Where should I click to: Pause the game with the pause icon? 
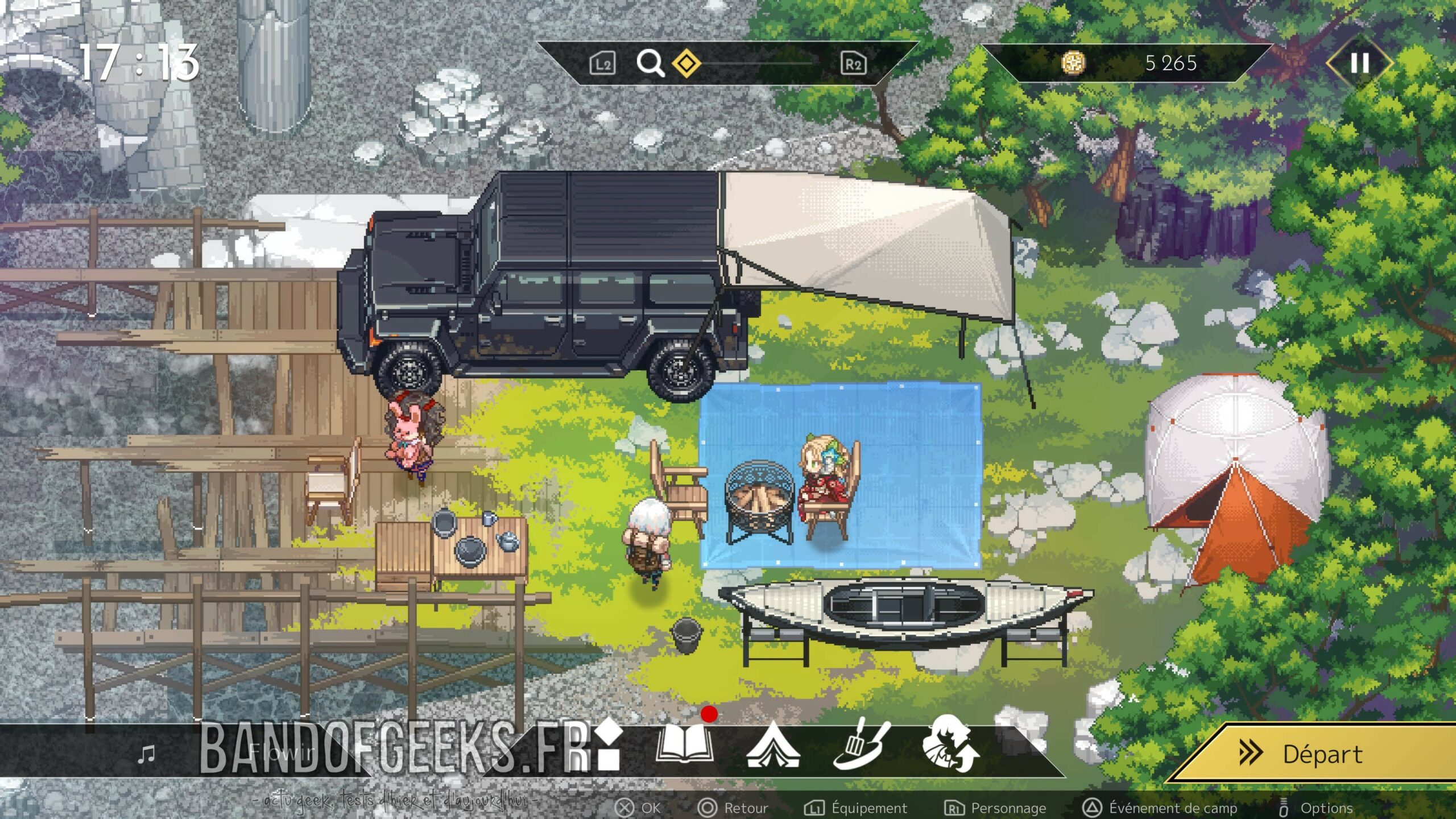tap(1359, 63)
